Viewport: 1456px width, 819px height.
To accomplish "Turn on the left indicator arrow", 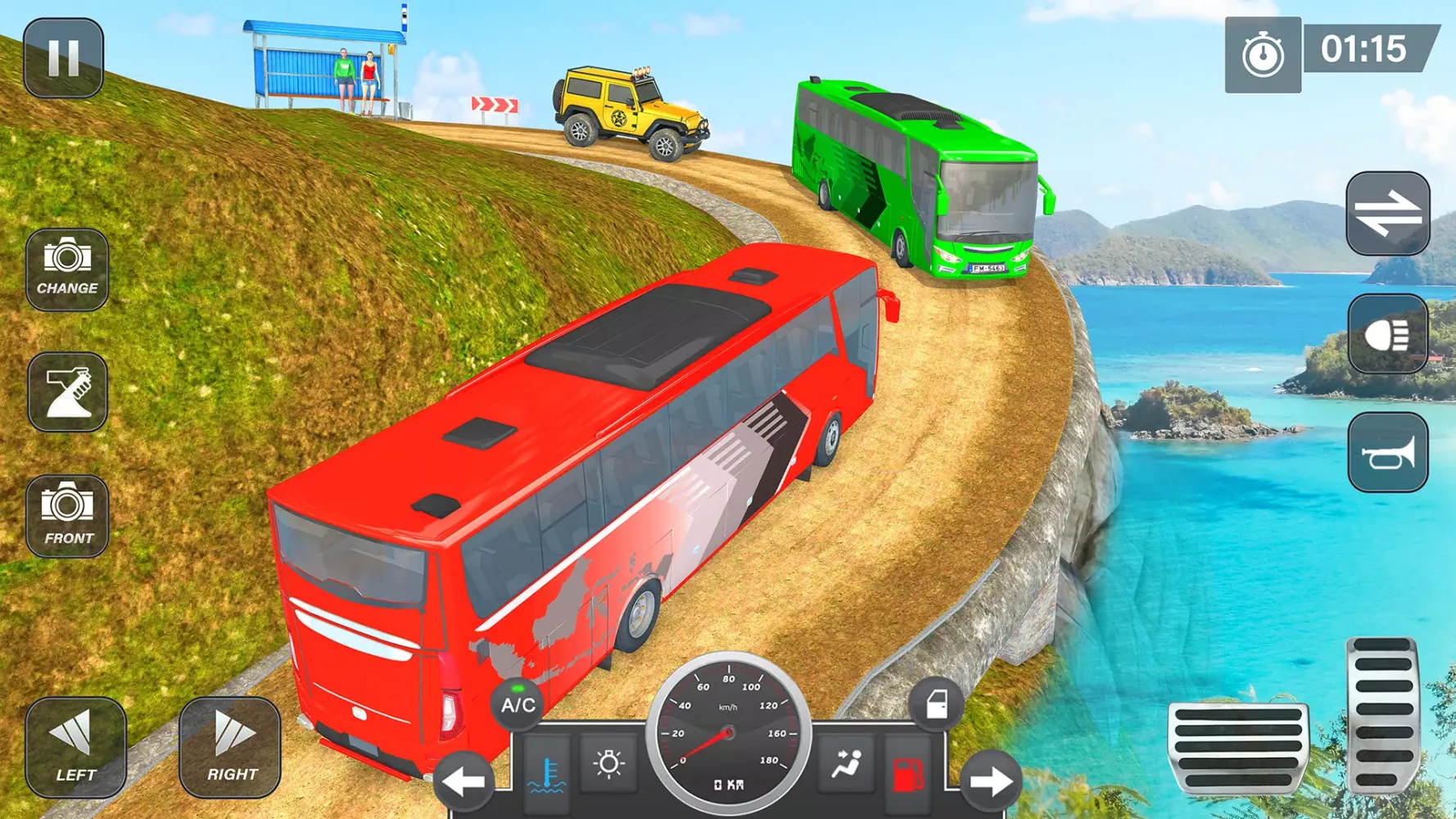I will (x=463, y=781).
